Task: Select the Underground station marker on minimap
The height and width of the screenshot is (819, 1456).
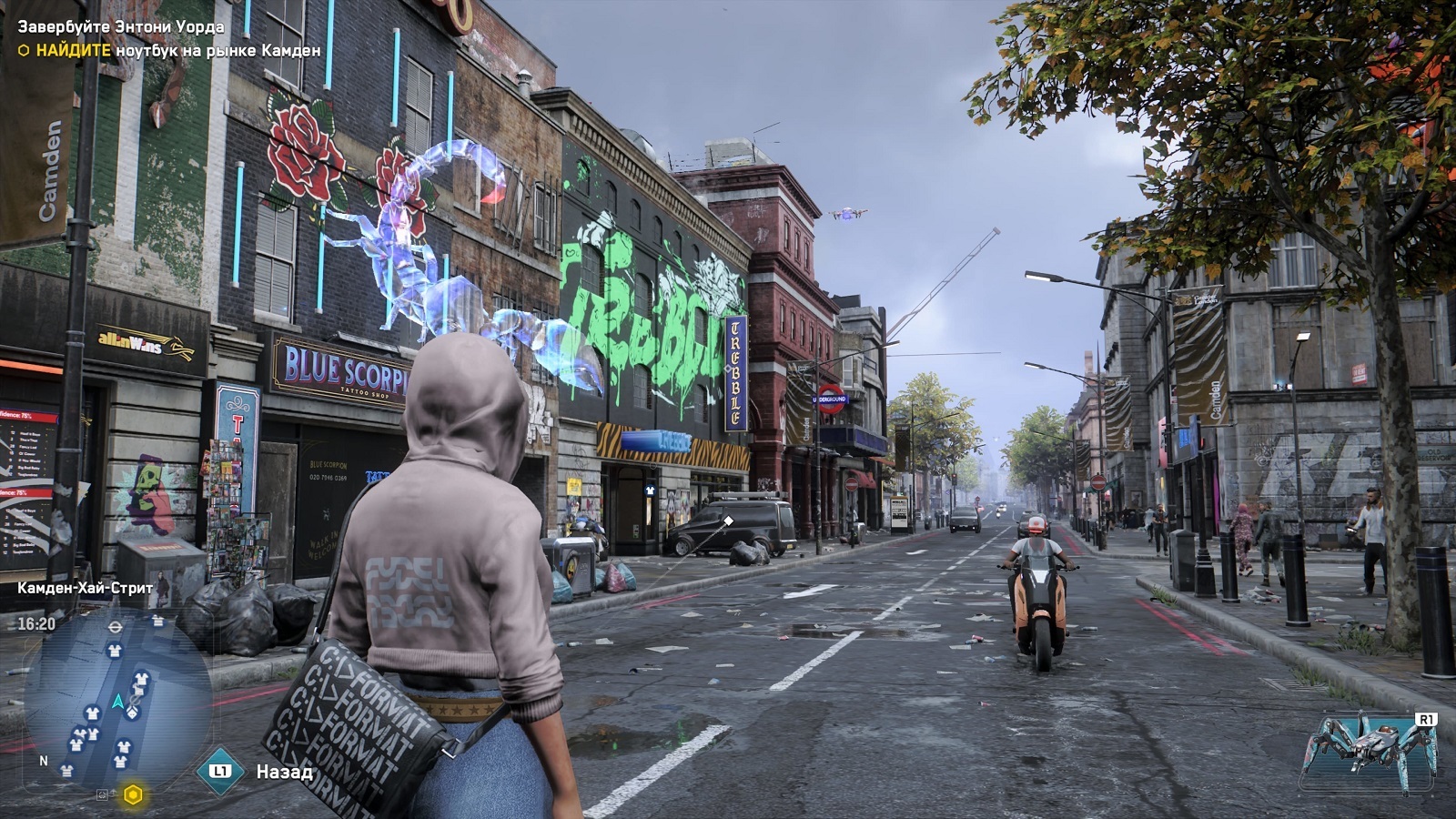Action: 116,627
